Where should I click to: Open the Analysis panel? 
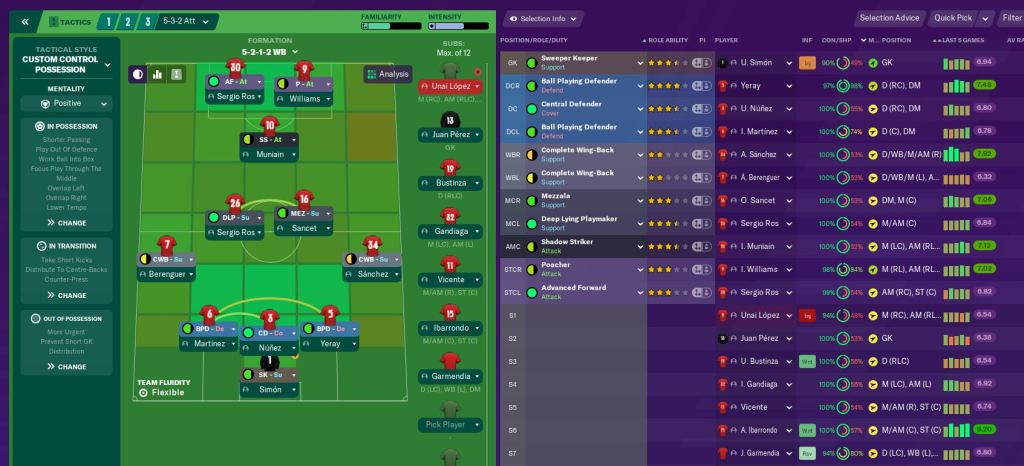click(x=387, y=74)
